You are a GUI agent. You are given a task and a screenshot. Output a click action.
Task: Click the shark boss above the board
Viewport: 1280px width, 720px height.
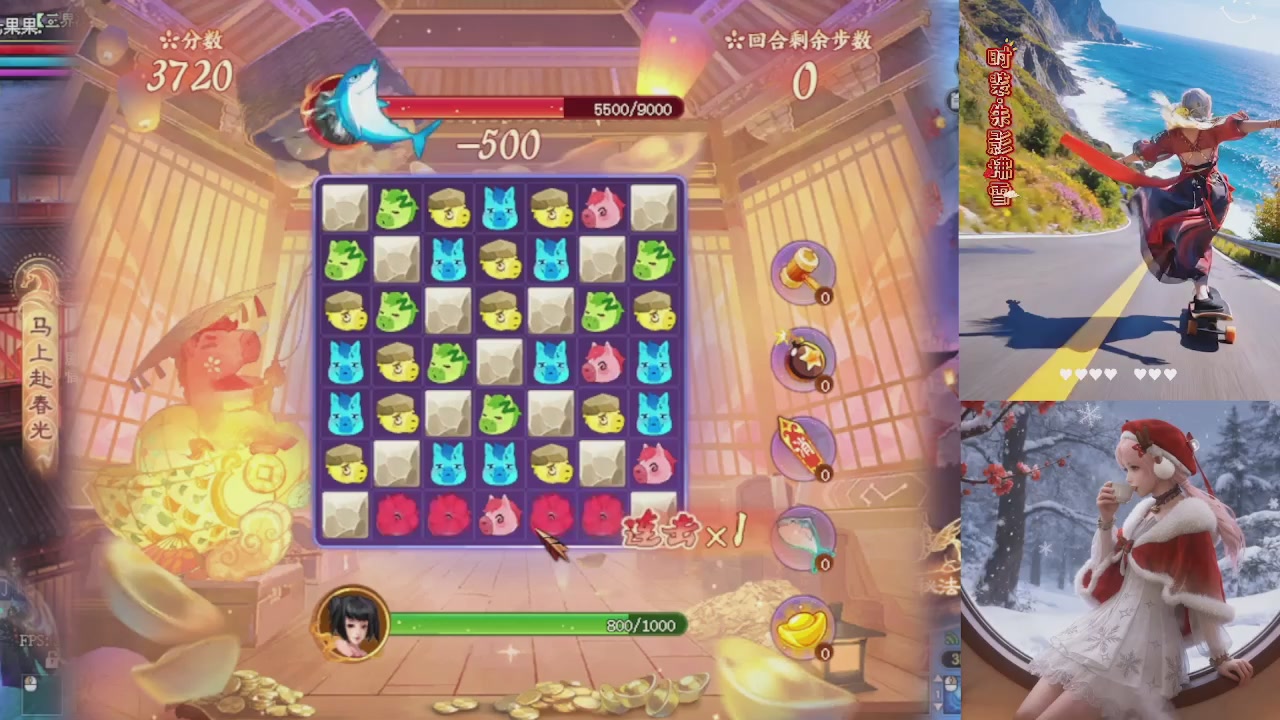pos(365,105)
